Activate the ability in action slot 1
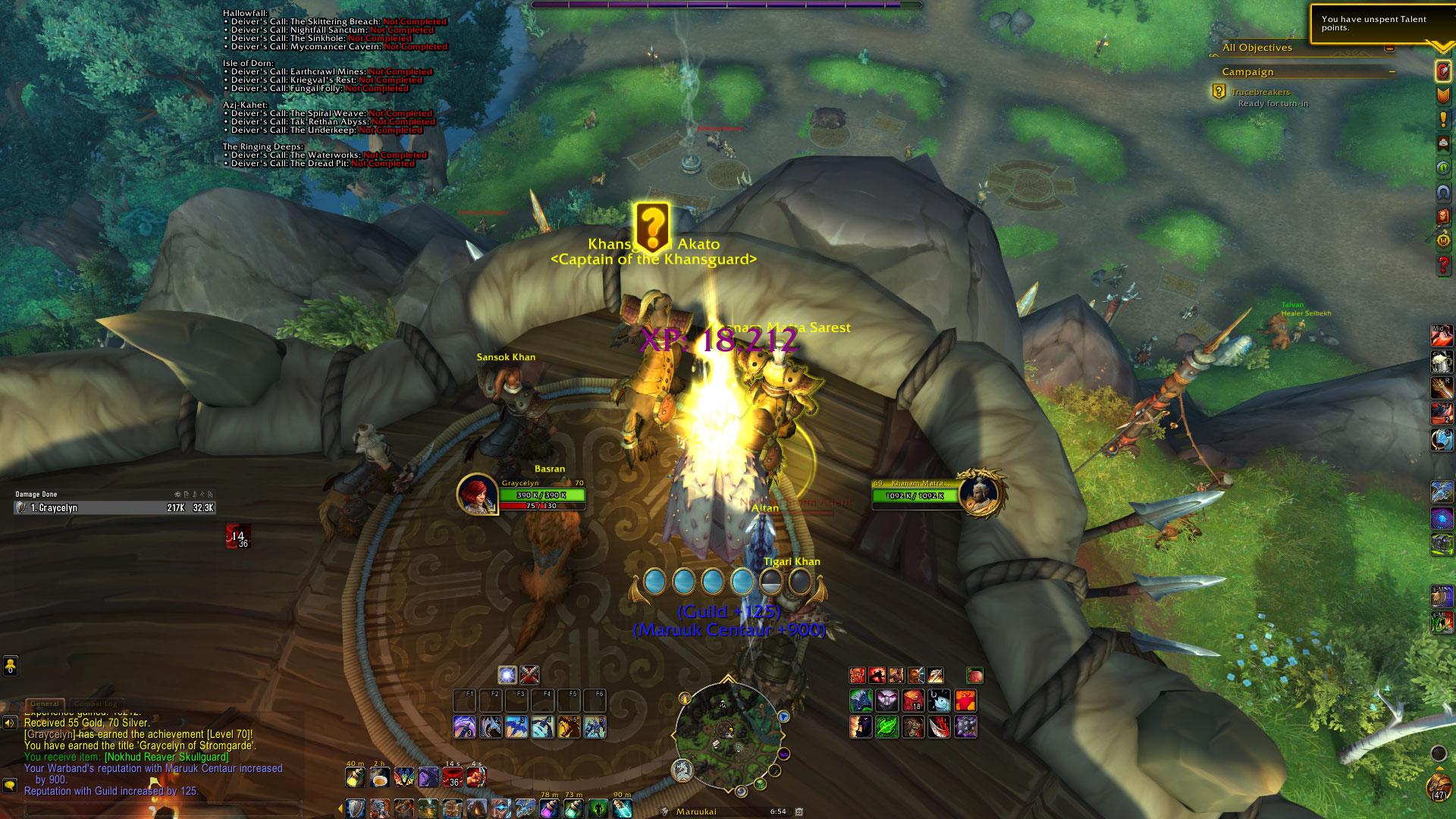1456x819 pixels. coord(465,727)
